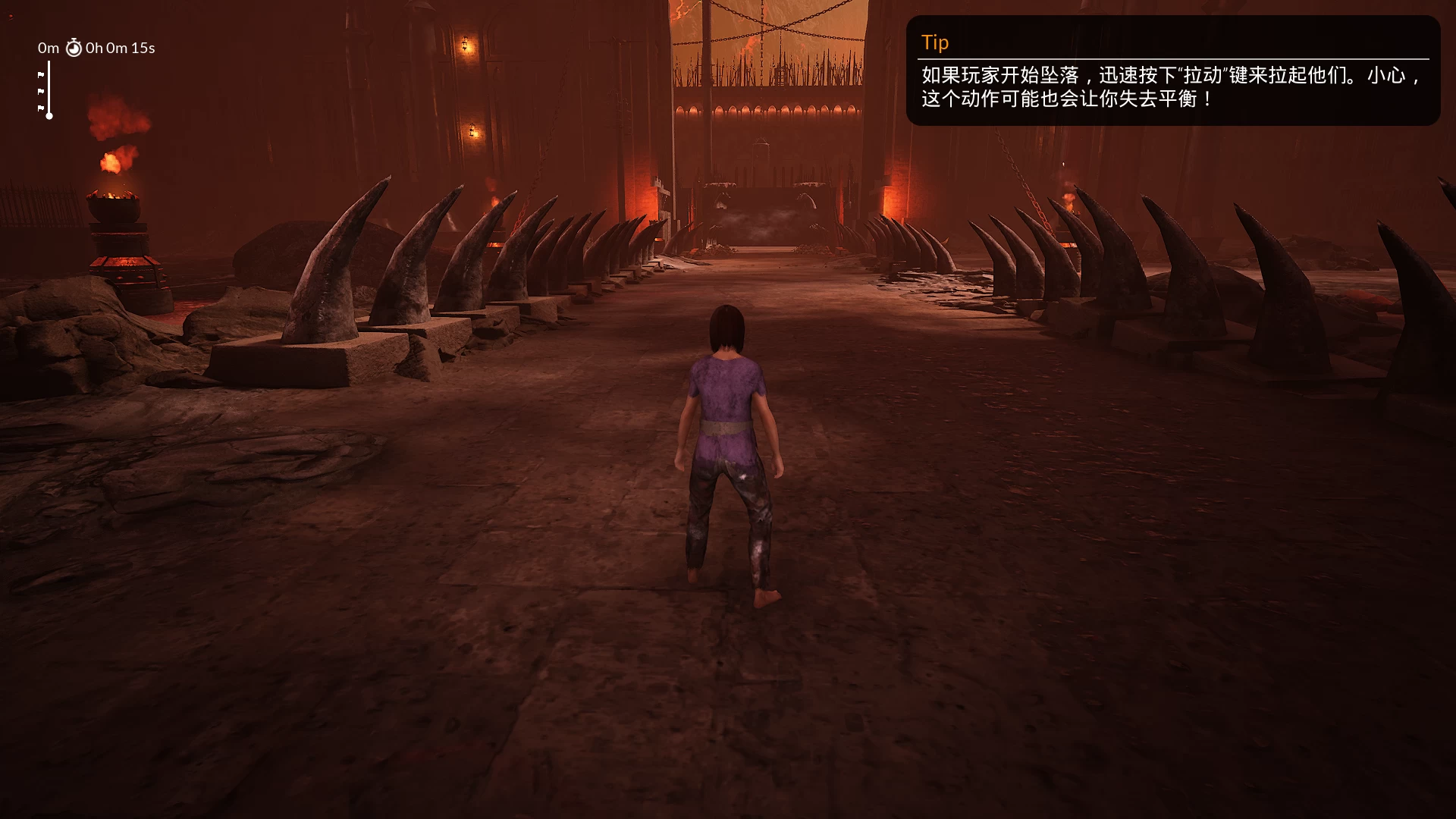
Task: Select the climb progress track with flags
Action: tap(47, 91)
